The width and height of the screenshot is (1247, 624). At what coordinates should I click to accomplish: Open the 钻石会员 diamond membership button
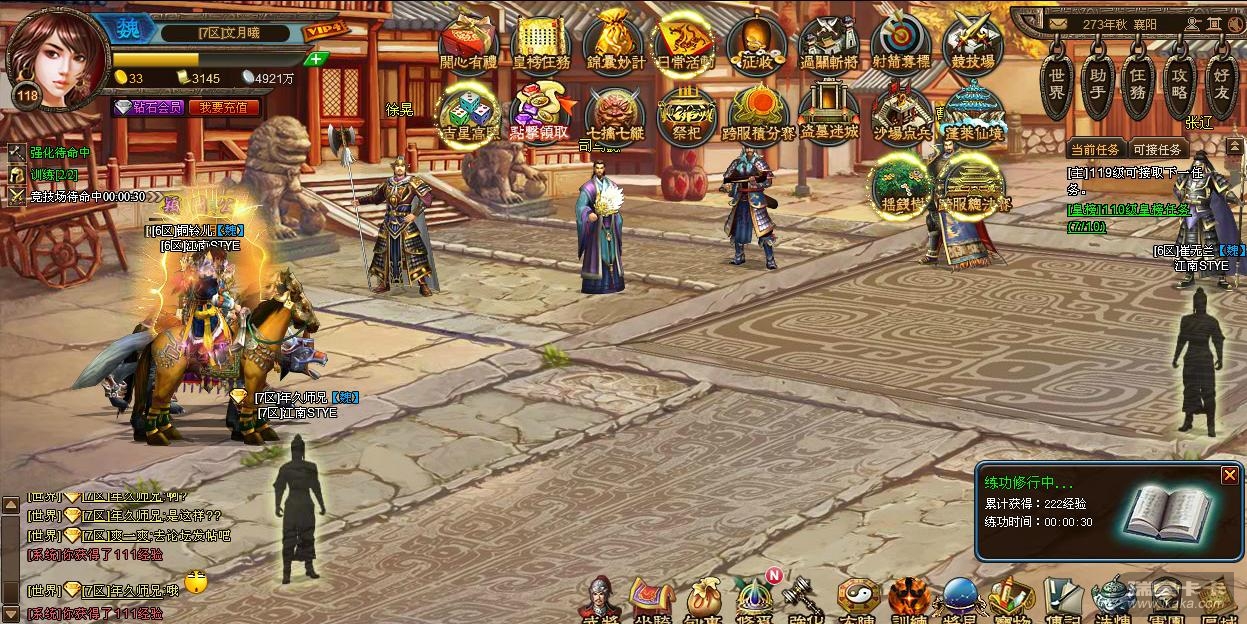click(148, 107)
